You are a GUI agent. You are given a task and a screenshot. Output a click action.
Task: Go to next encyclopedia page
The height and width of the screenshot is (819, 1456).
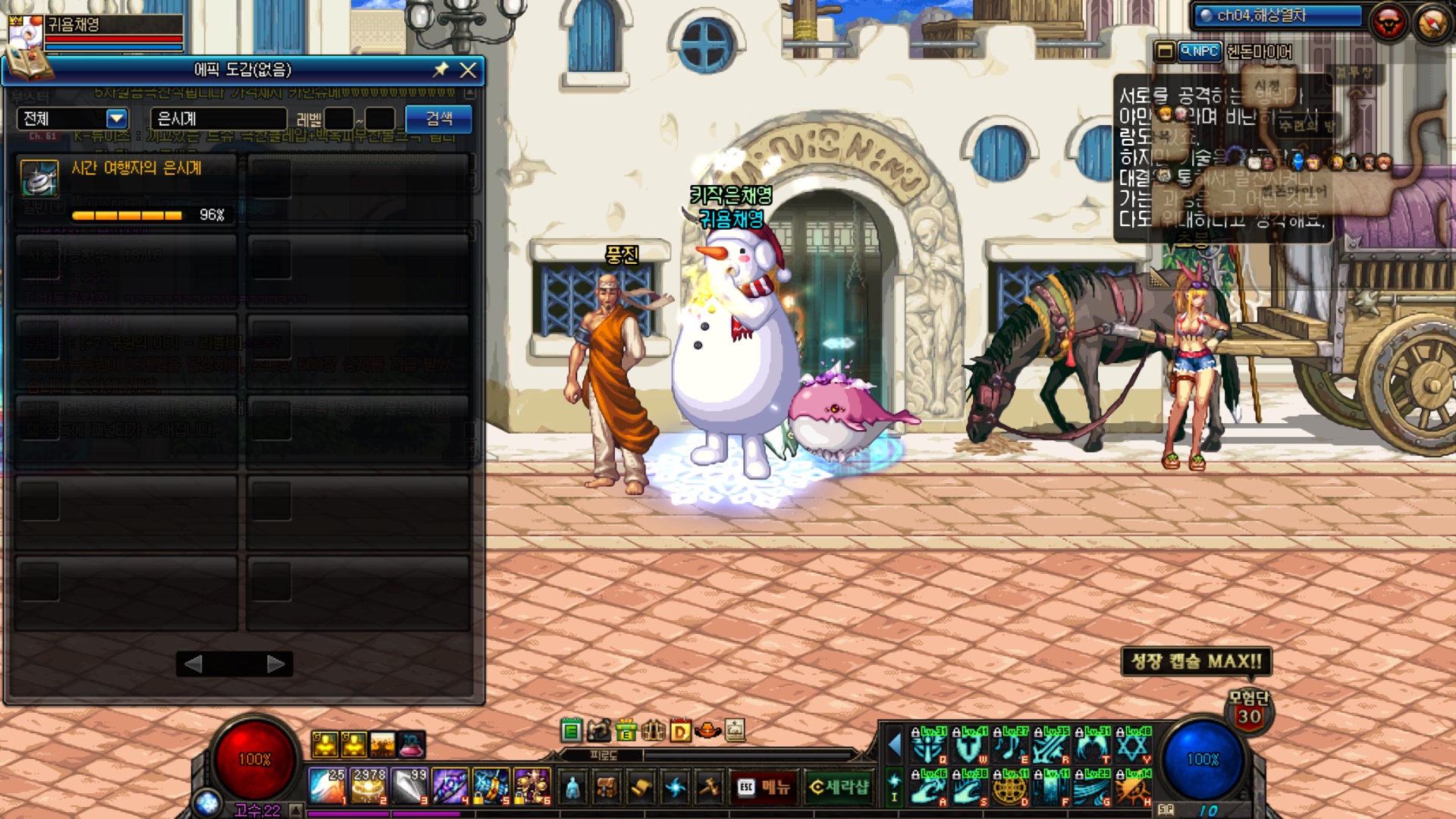click(x=276, y=664)
